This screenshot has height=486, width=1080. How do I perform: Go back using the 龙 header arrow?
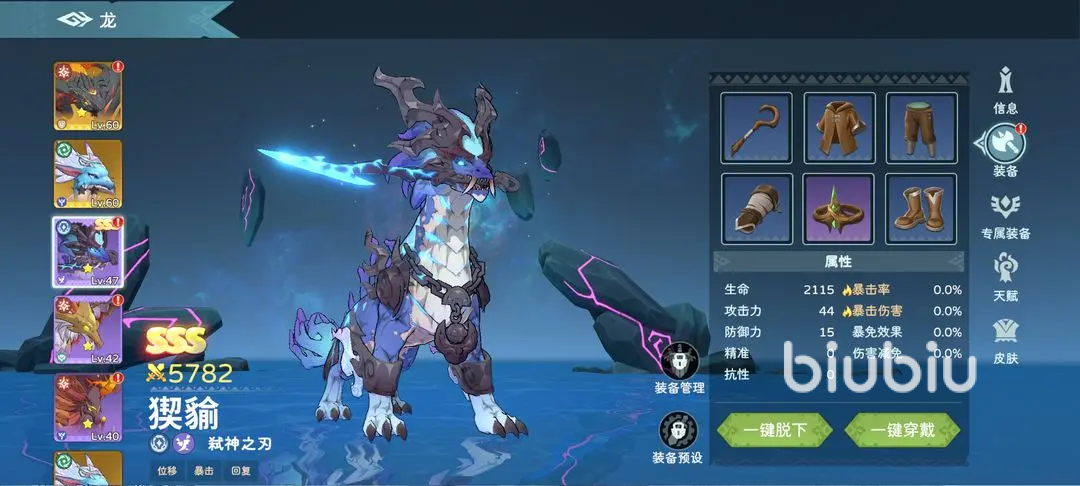tap(75, 19)
